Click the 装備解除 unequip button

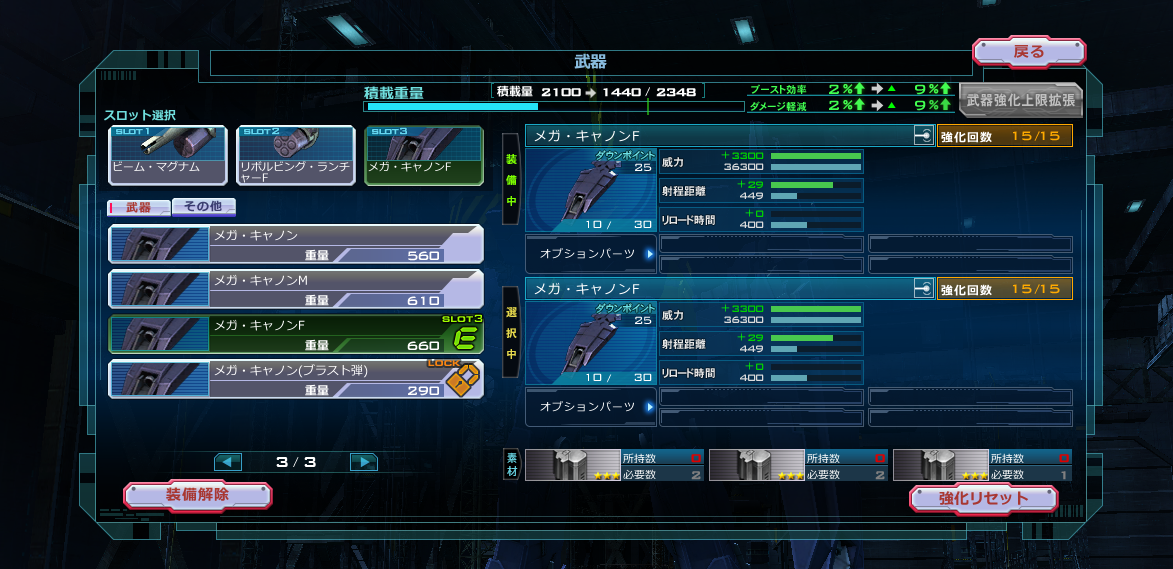coord(197,494)
